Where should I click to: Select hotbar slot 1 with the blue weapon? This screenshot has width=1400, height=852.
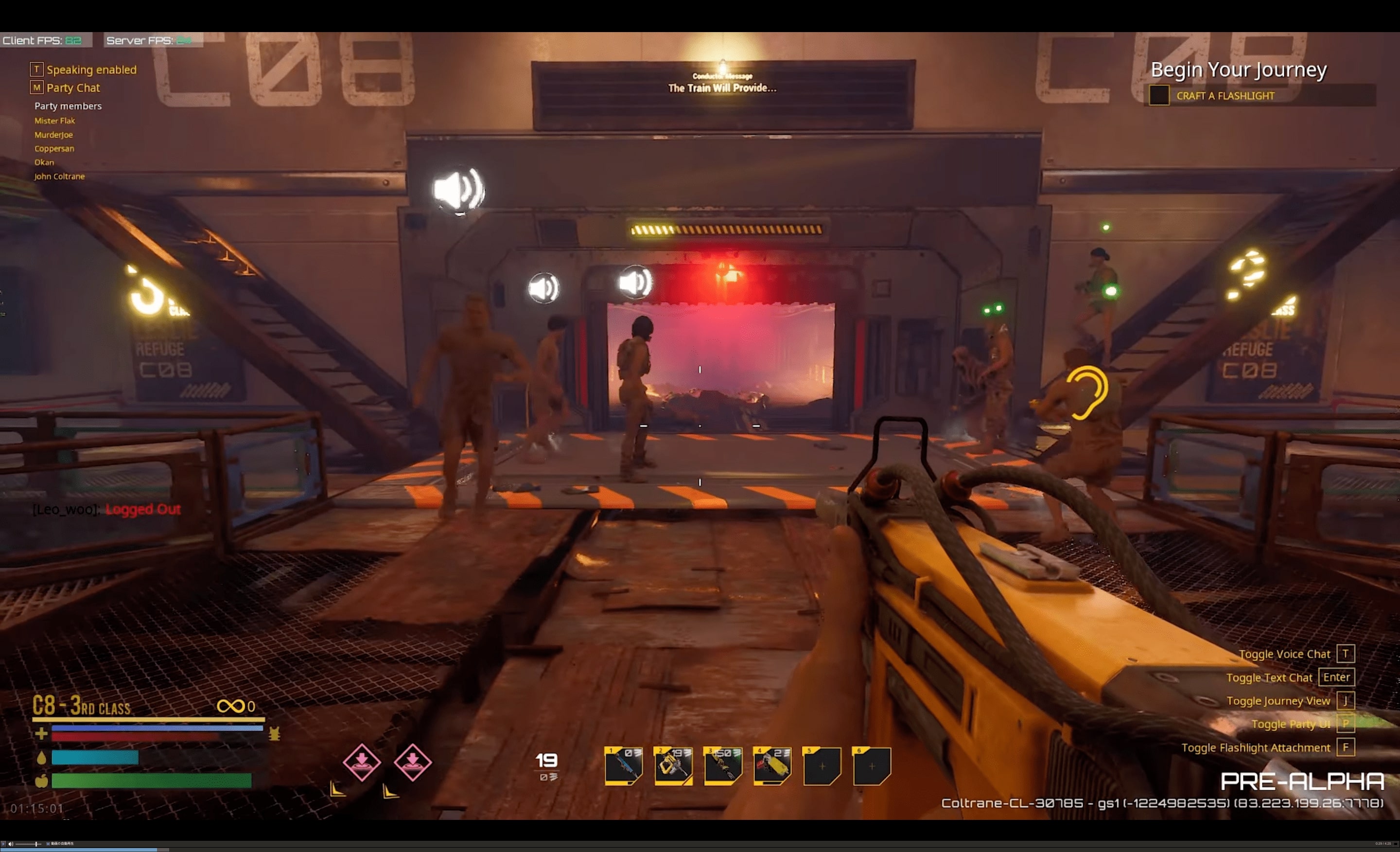(x=623, y=765)
